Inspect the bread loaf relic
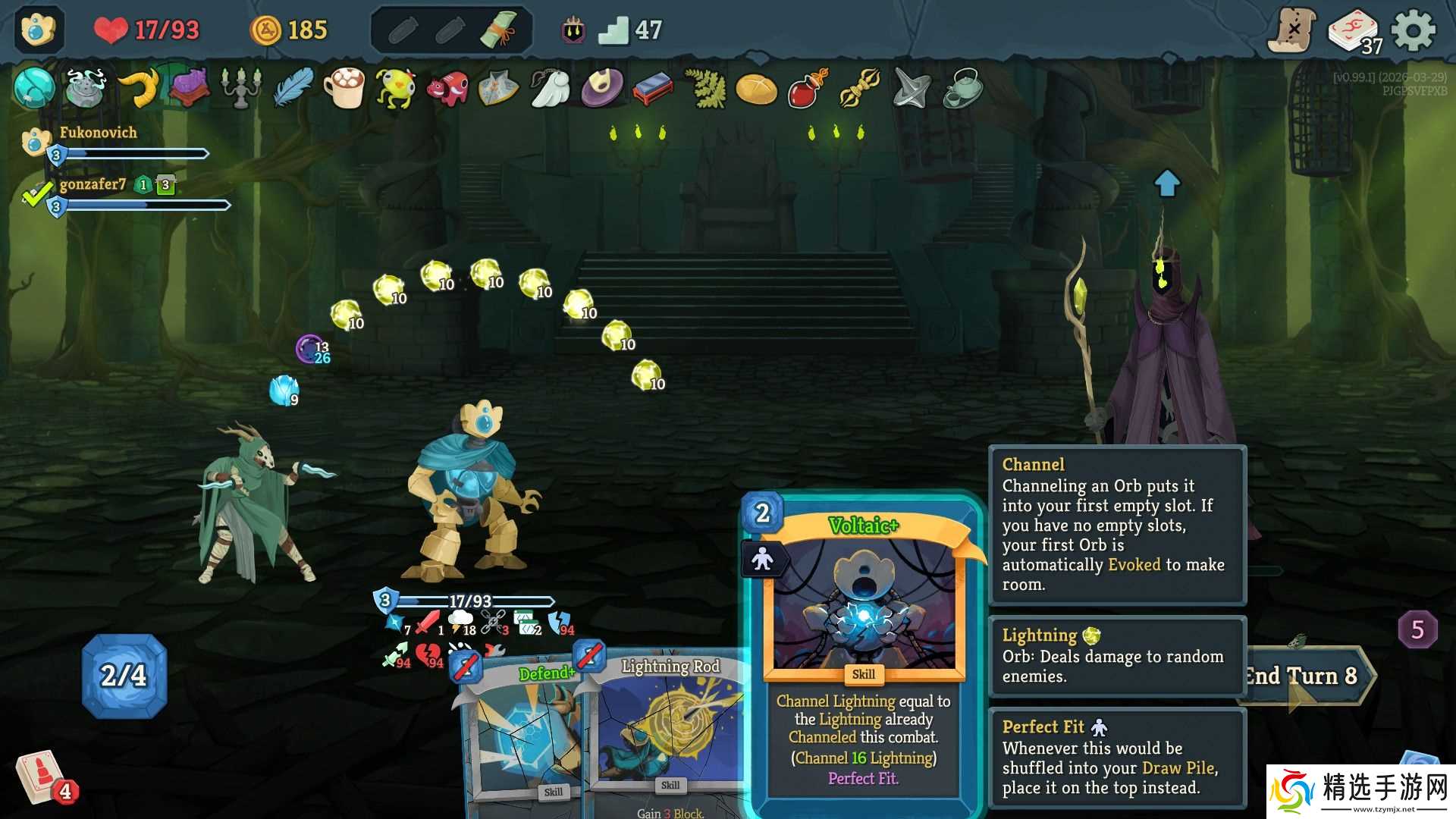1456x819 pixels. pos(756,89)
